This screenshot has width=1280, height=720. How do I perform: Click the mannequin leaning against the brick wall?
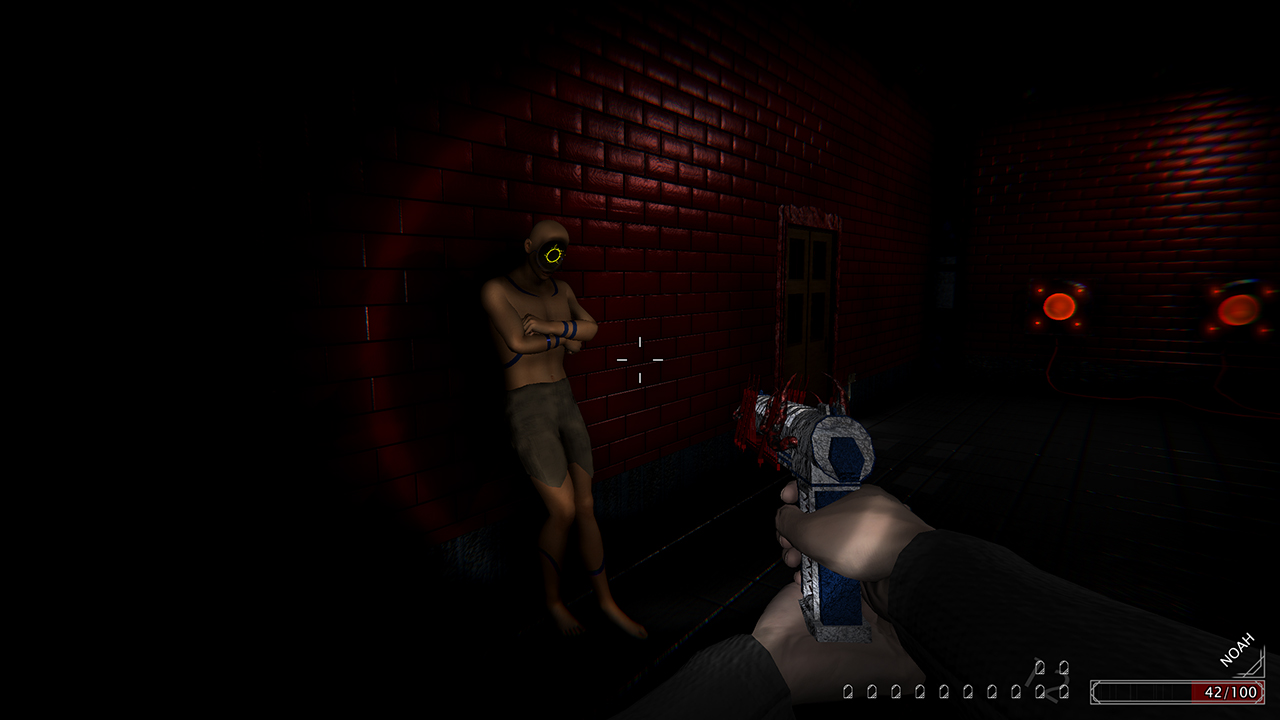[545, 400]
